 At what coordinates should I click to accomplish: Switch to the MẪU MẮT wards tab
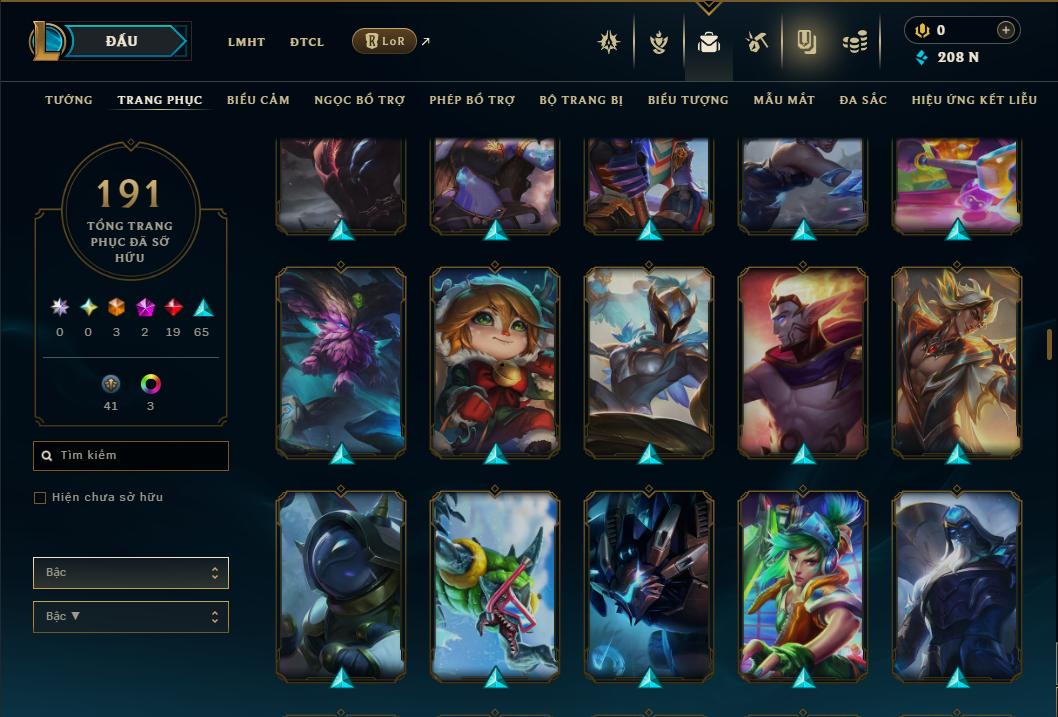[x=784, y=100]
